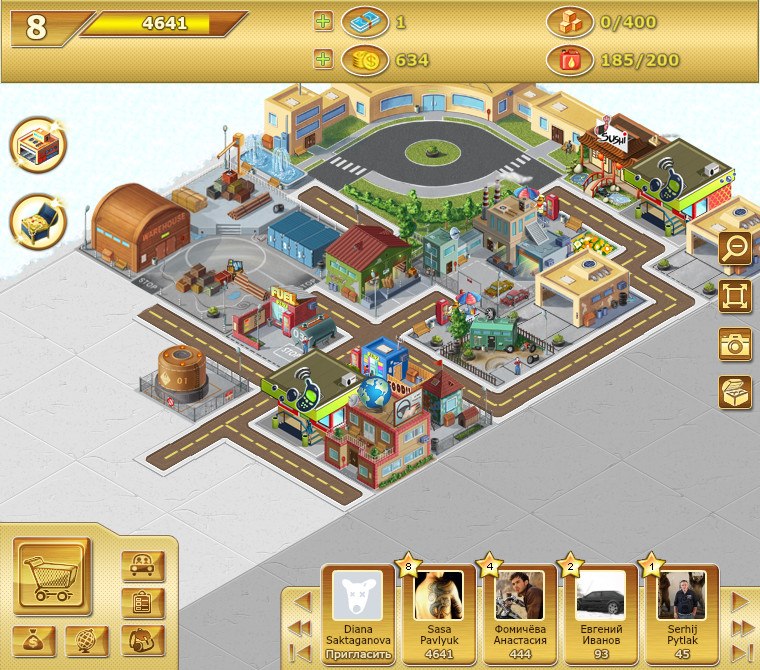The image size is (760, 670).
Task: Open the shopping cart store
Action: click(x=52, y=577)
